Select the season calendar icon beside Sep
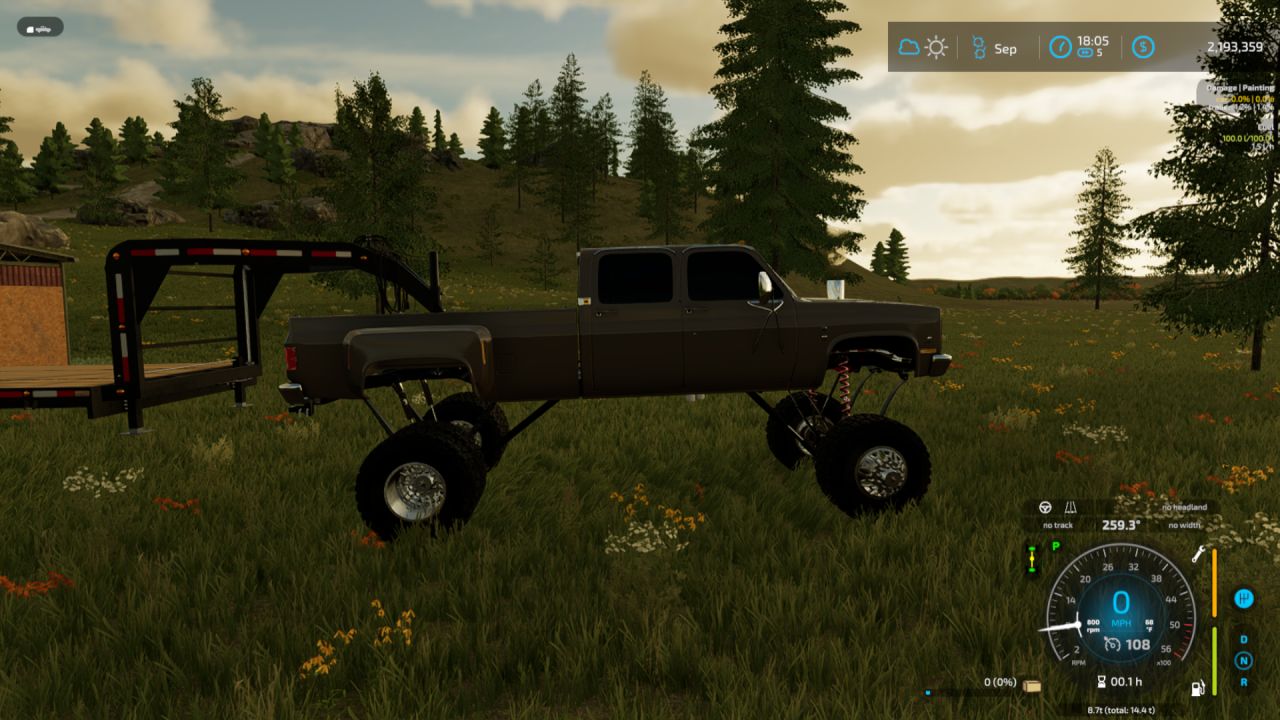The height and width of the screenshot is (720, 1280). [979, 47]
